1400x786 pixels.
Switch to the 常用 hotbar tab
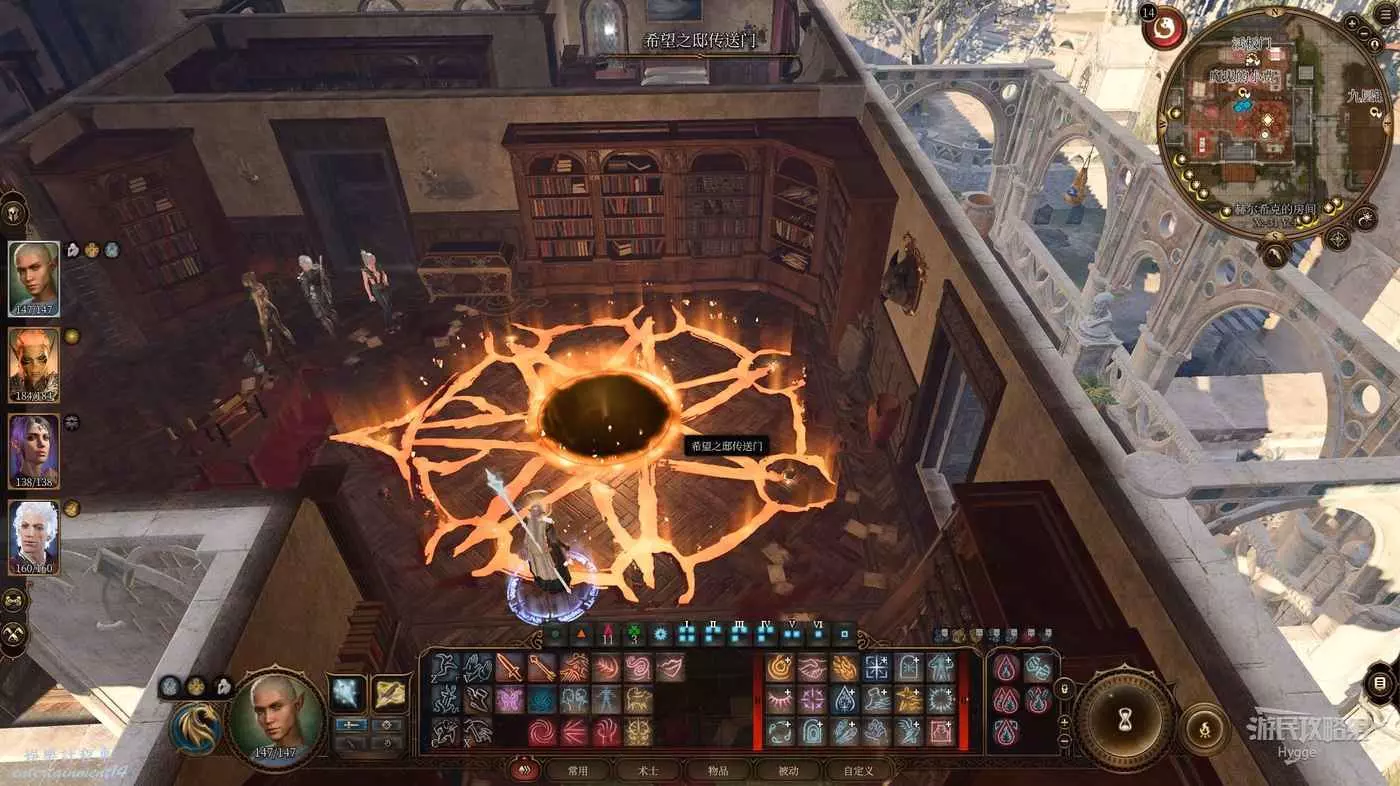[577, 770]
